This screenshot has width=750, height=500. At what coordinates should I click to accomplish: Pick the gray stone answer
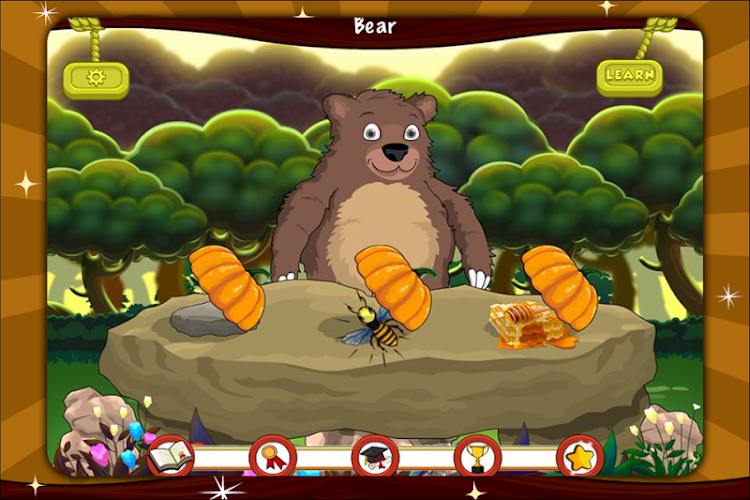[x=198, y=318]
